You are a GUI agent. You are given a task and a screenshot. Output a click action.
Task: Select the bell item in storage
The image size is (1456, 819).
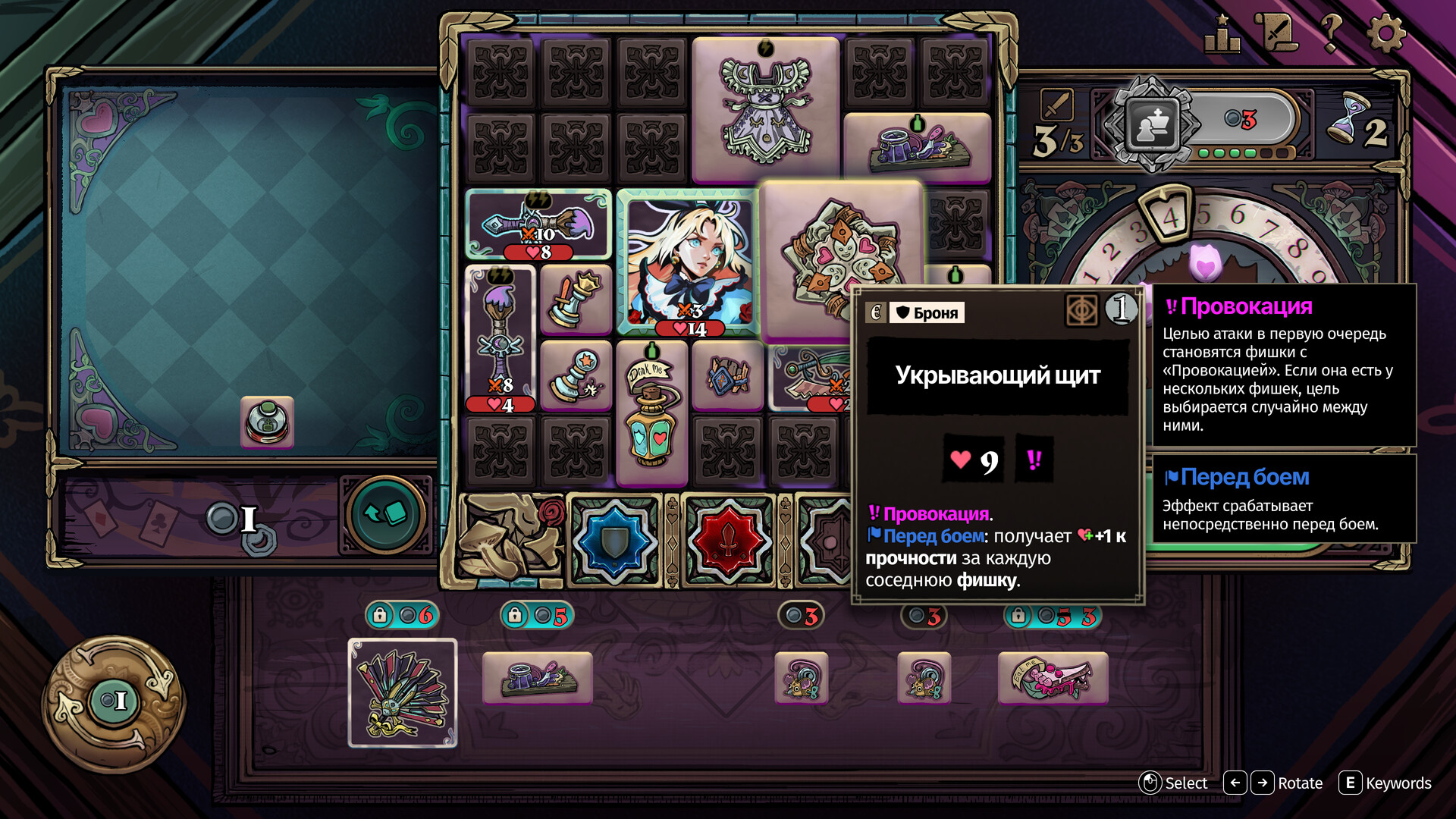(267, 422)
